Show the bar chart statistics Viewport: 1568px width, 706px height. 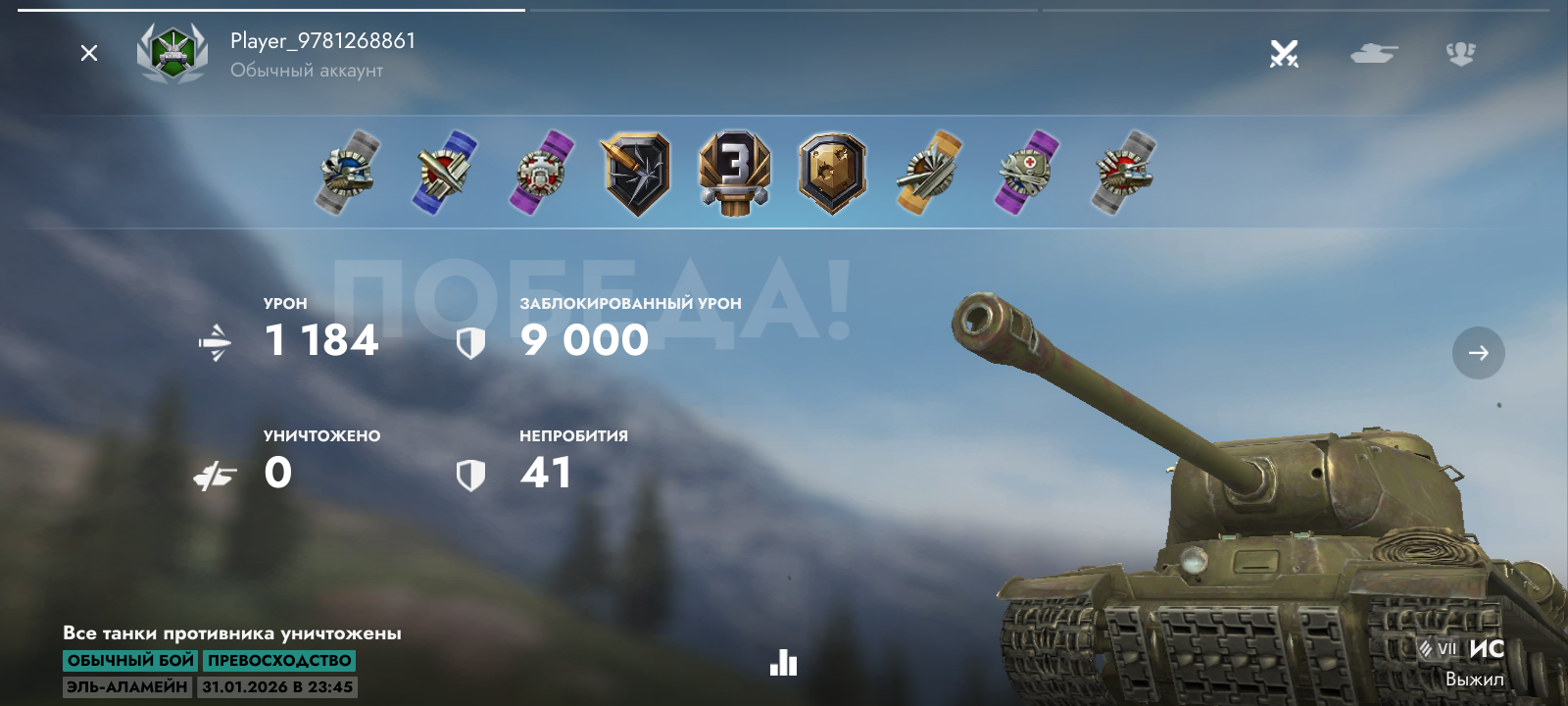click(x=783, y=663)
